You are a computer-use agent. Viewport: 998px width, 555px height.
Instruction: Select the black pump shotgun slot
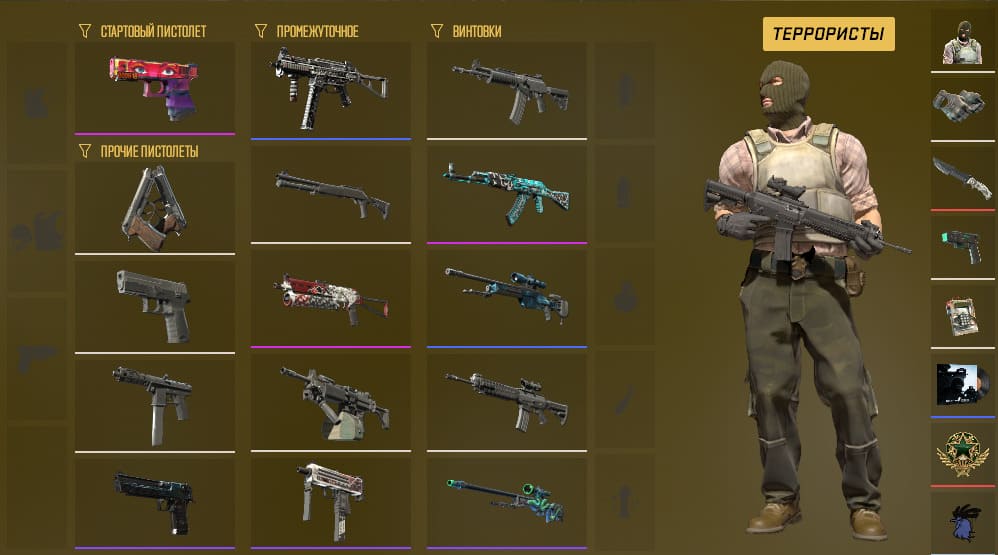(330, 193)
